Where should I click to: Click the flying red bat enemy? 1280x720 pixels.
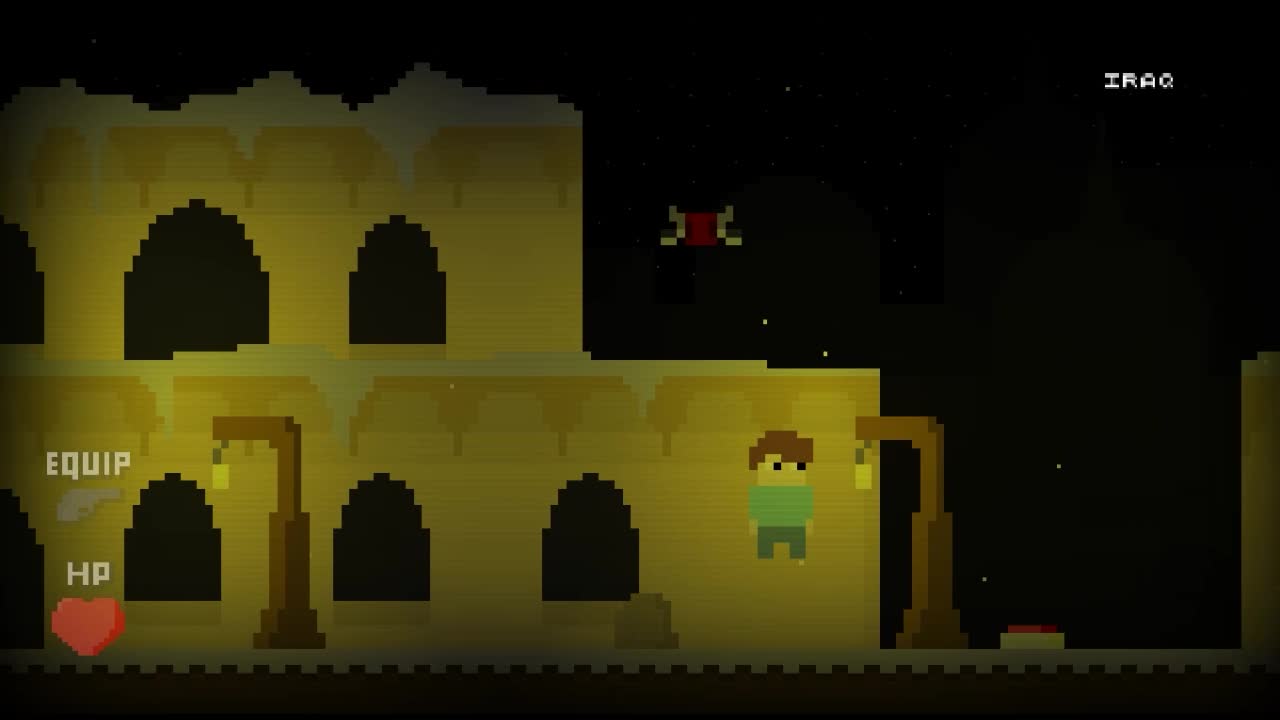click(700, 225)
